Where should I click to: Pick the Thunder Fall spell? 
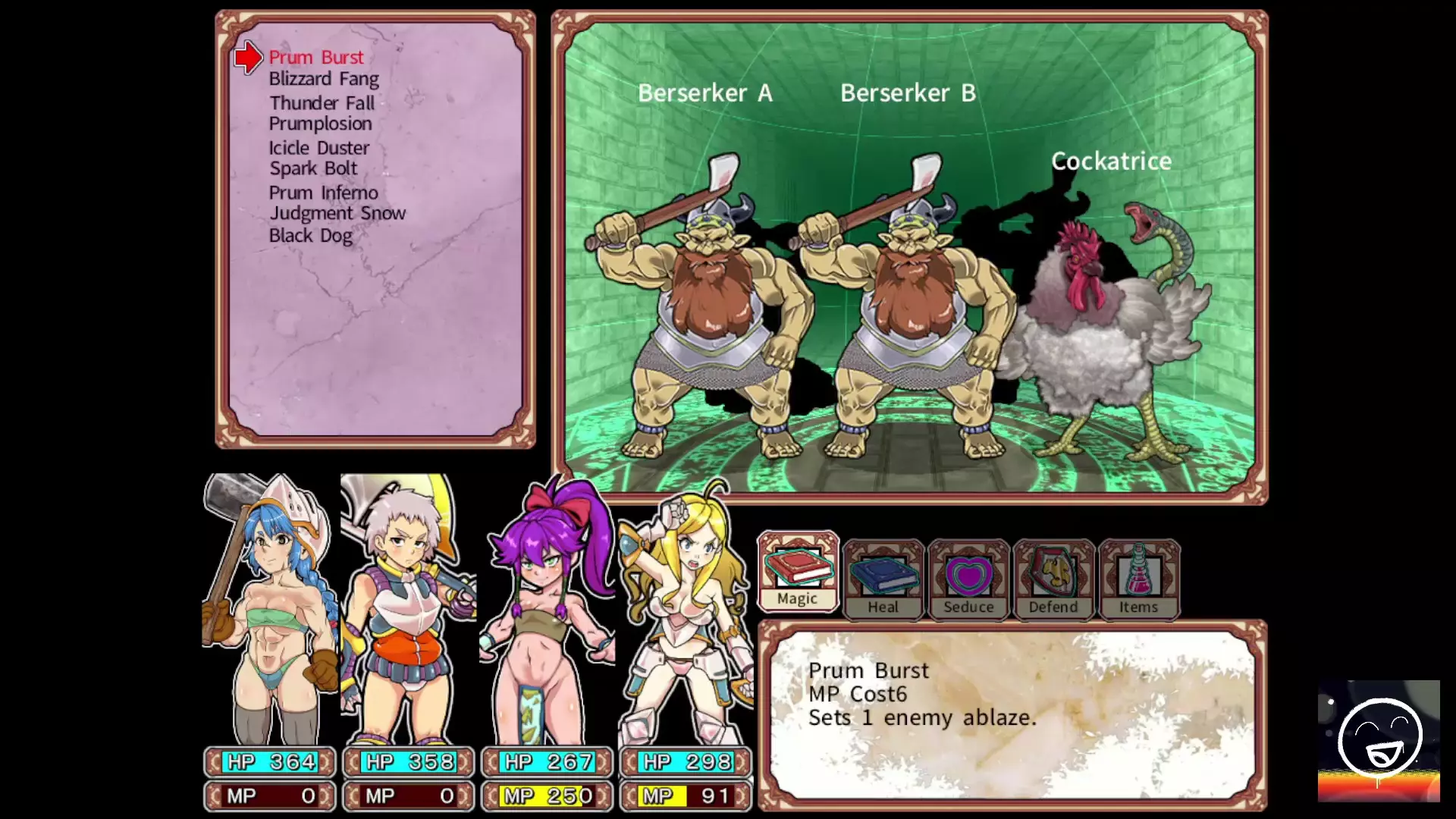click(x=322, y=102)
